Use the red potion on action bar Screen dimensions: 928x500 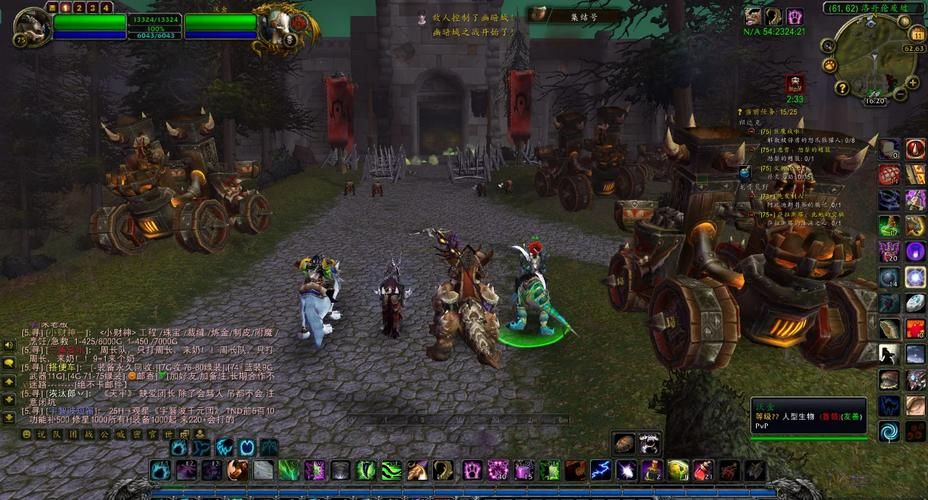pos(704,470)
